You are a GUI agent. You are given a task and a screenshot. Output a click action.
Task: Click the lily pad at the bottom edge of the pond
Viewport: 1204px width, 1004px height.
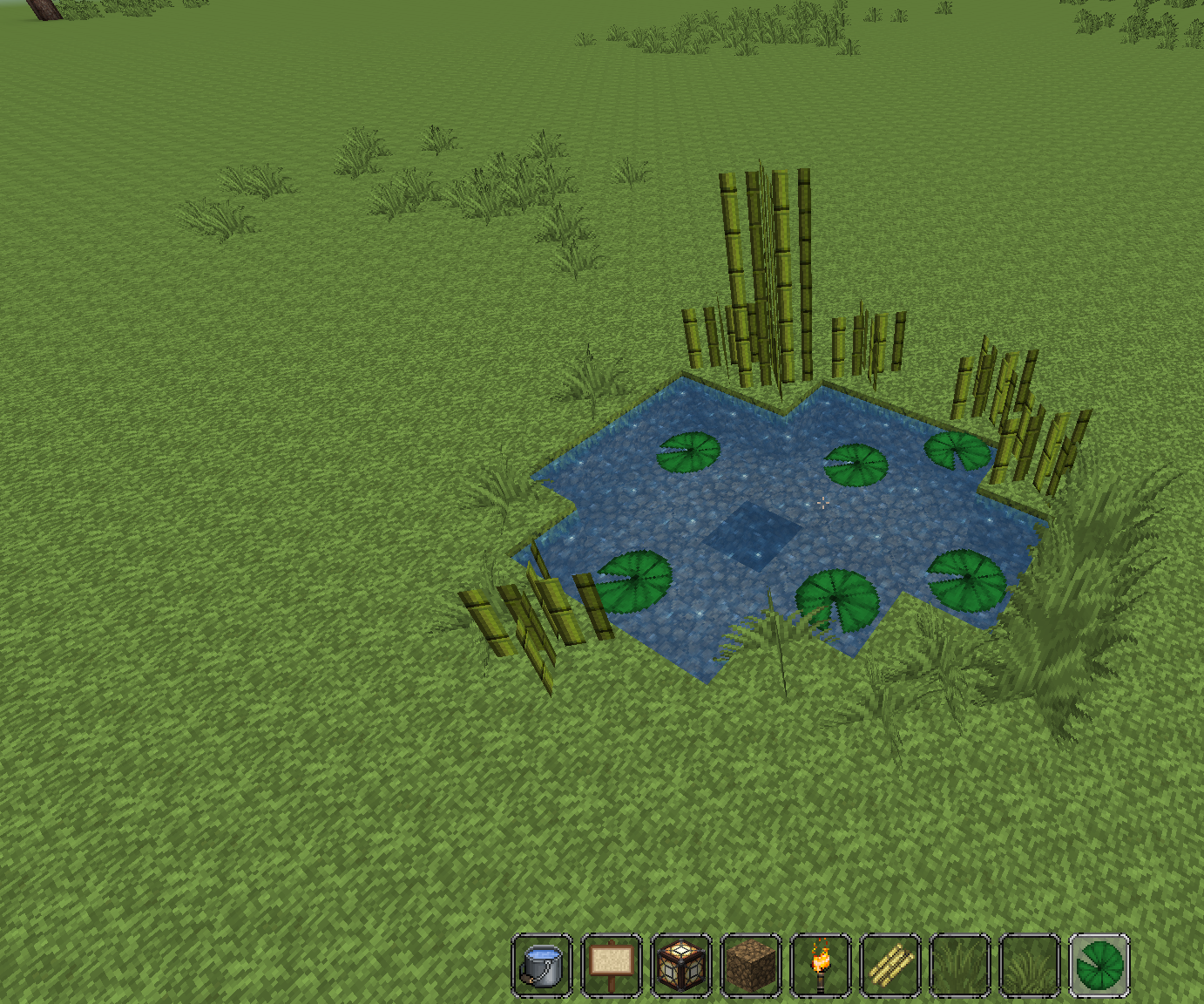[838, 597]
